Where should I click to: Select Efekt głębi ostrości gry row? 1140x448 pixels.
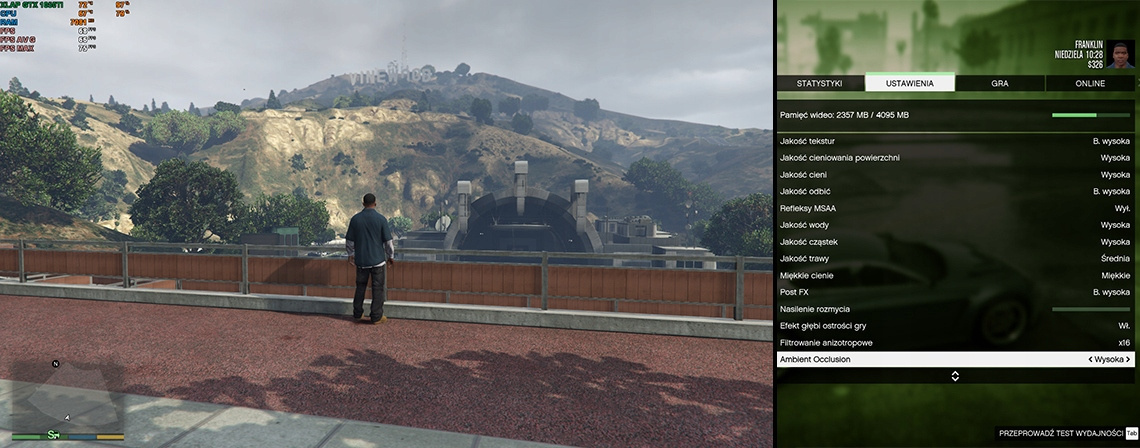pyautogui.click(x=955, y=326)
